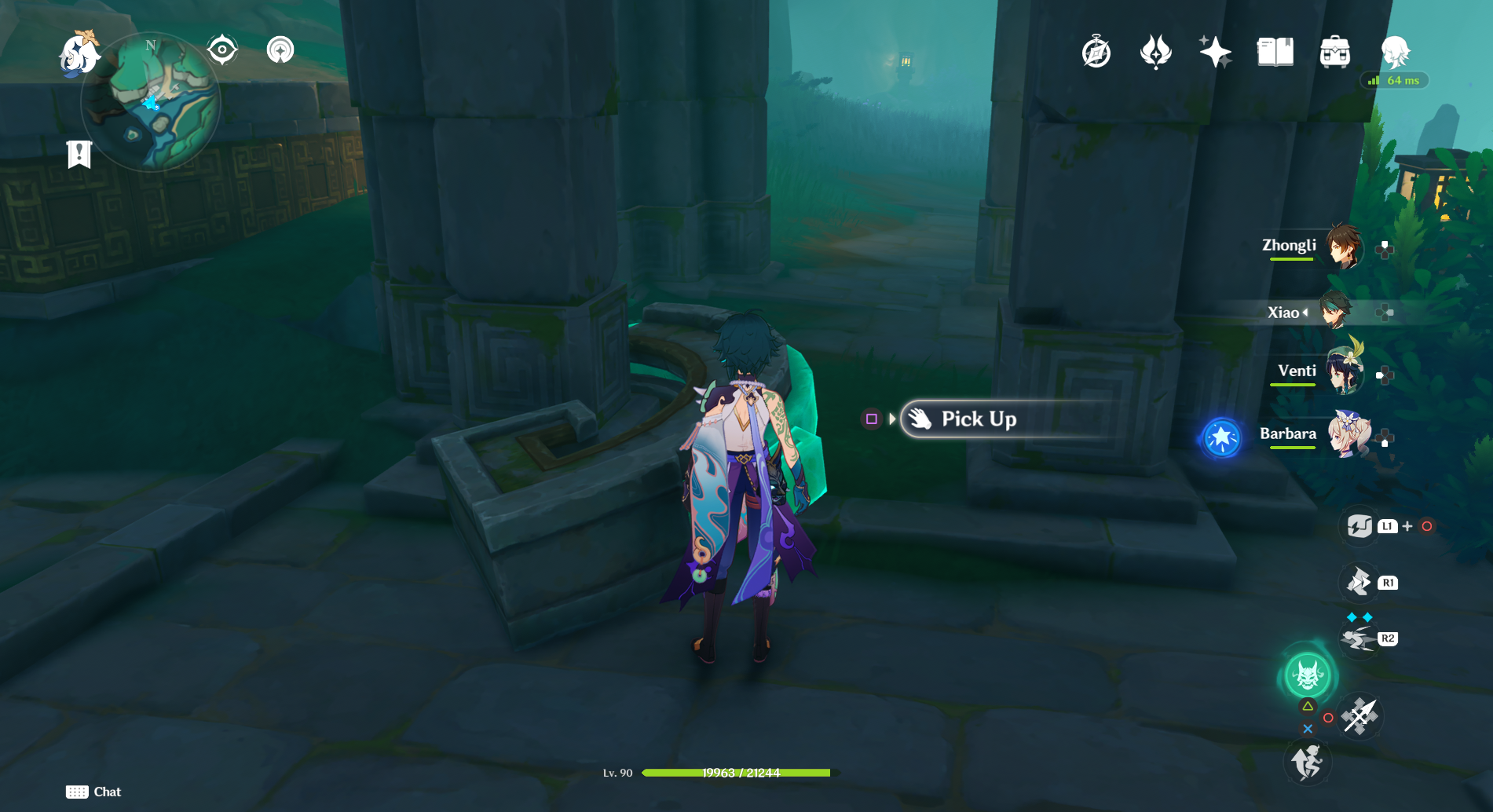Toggle the navigation compass beside the minimap

coord(222,50)
